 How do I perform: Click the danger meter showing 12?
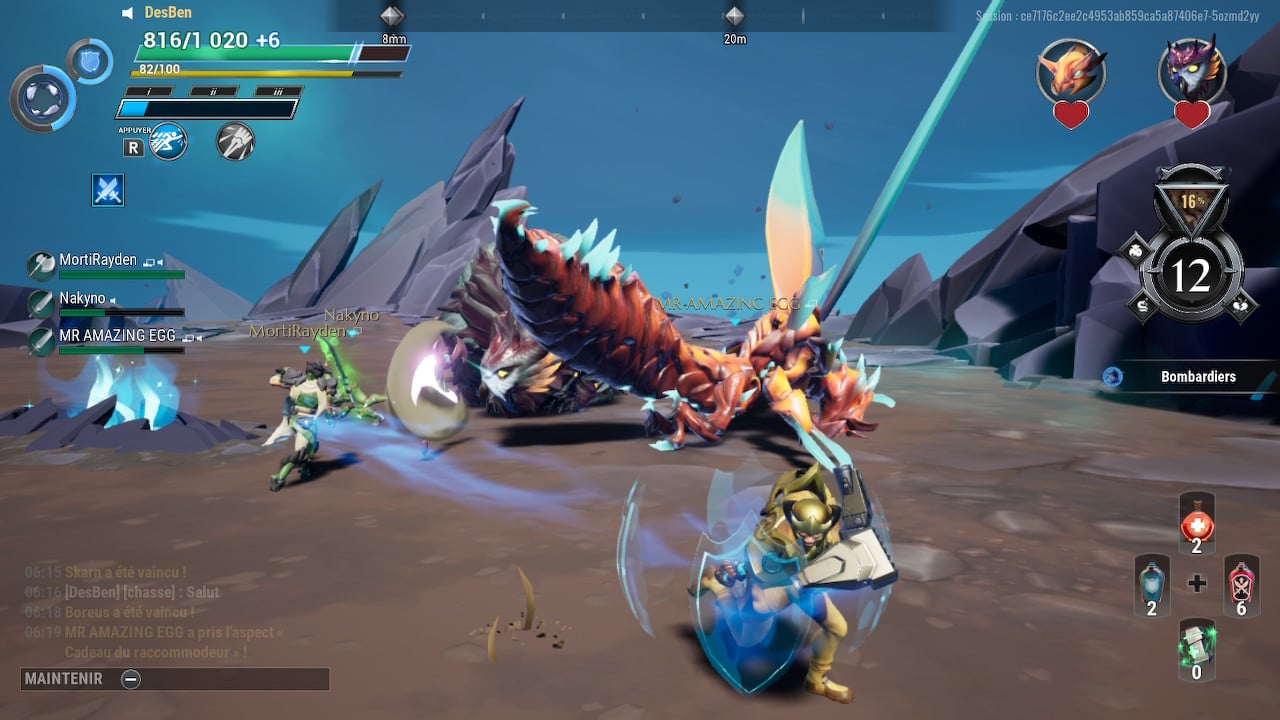tap(1190, 275)
